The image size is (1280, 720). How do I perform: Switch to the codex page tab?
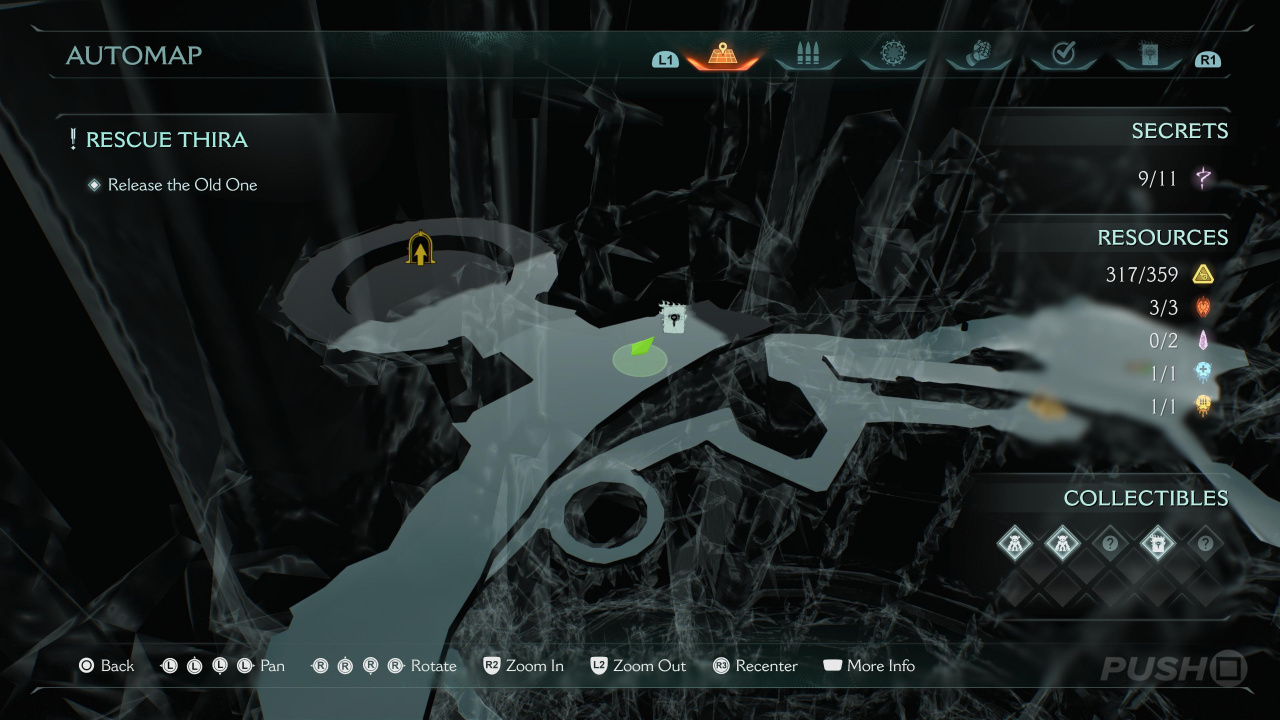1148,56
